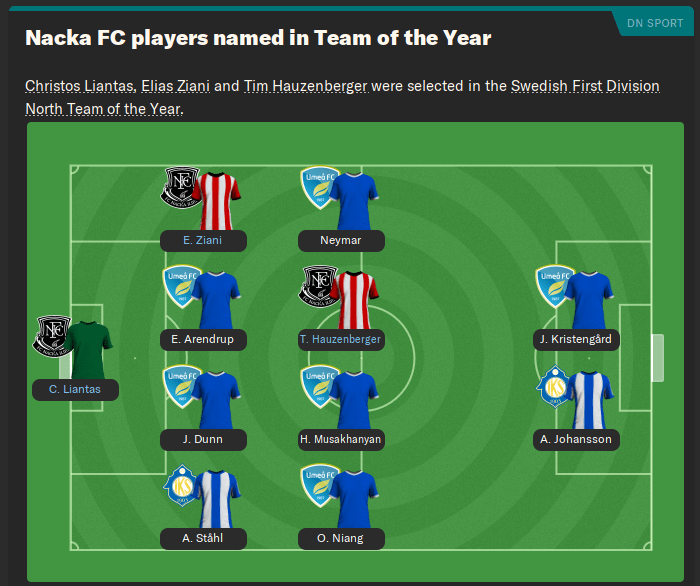Select J. Kristengård name label

coord(575,339)
